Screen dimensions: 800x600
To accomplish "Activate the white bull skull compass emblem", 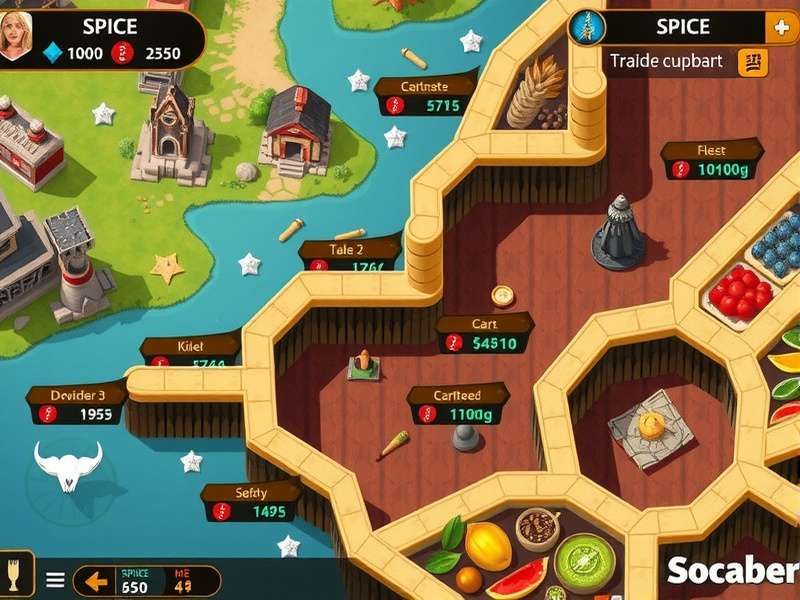I will click(68, 466).
